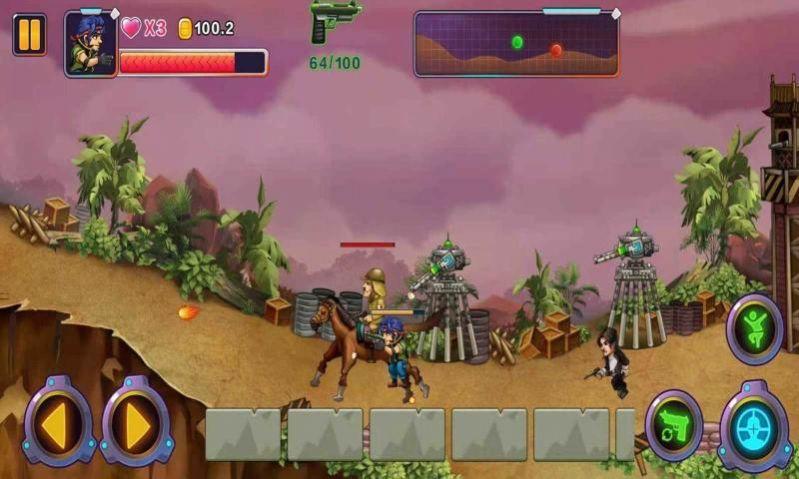Click the soldier character portrait
Image resolution: width=799 pixels, height=479 pixels.
(x=91, y=45)
